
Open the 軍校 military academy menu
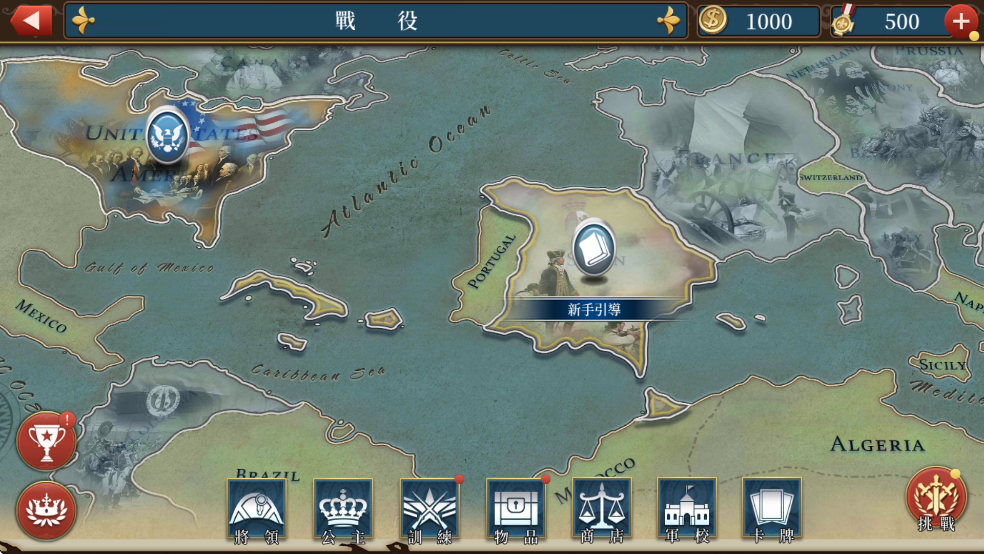point(687,511)
